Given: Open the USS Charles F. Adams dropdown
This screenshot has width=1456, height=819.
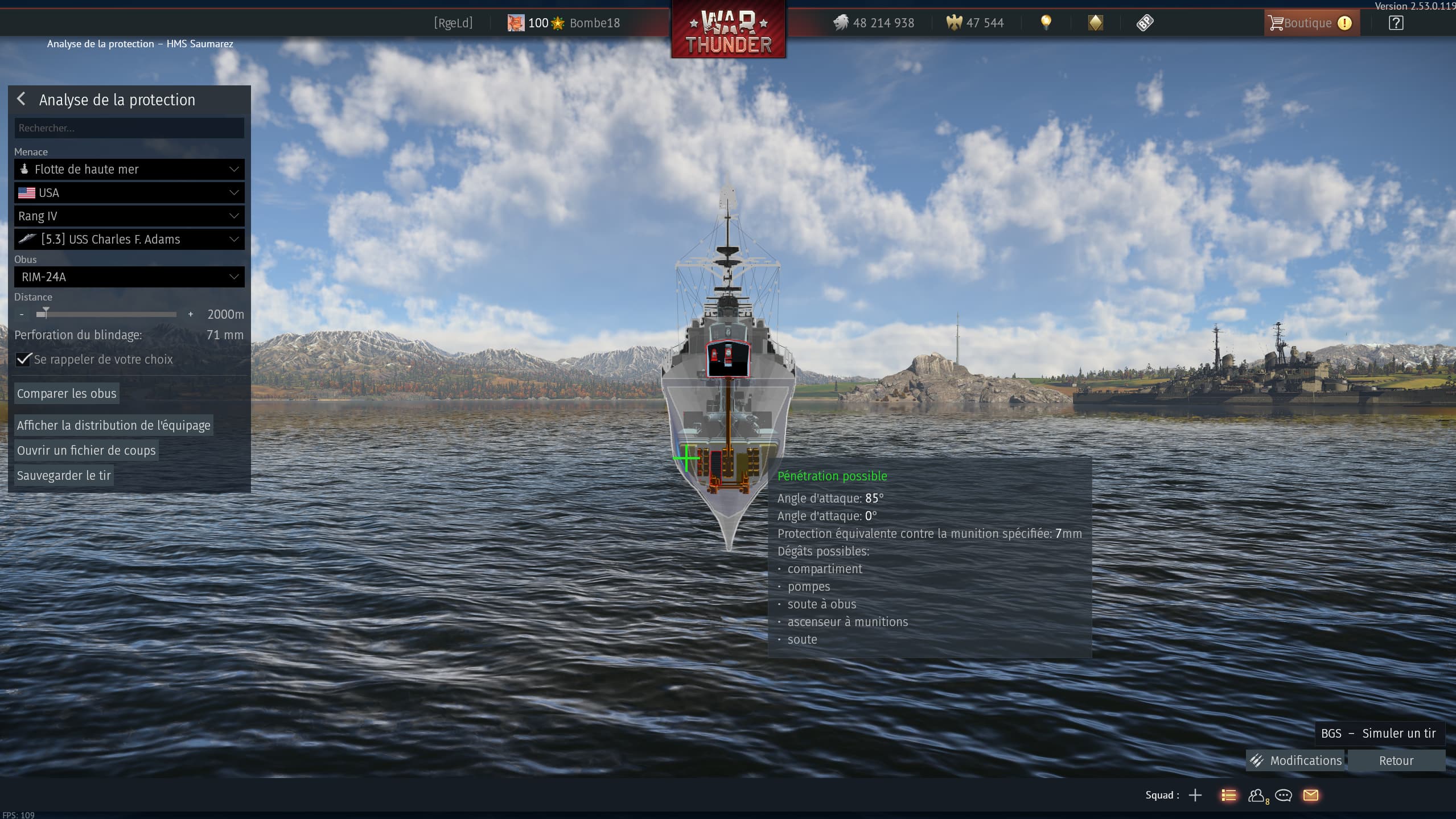Looking at the screenshot, I should pos(129,240).
